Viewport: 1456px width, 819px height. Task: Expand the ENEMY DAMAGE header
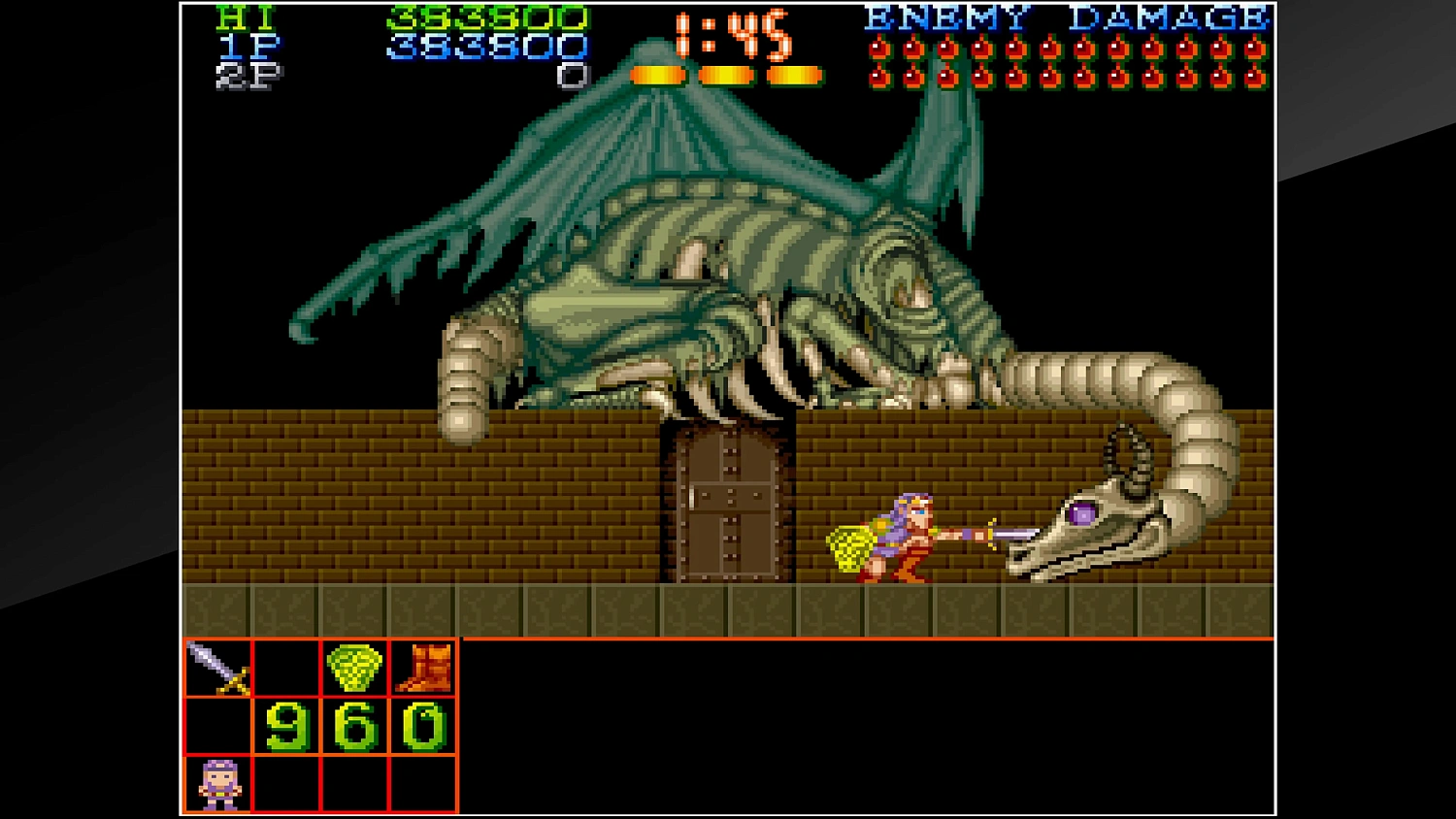(1068, 16)
